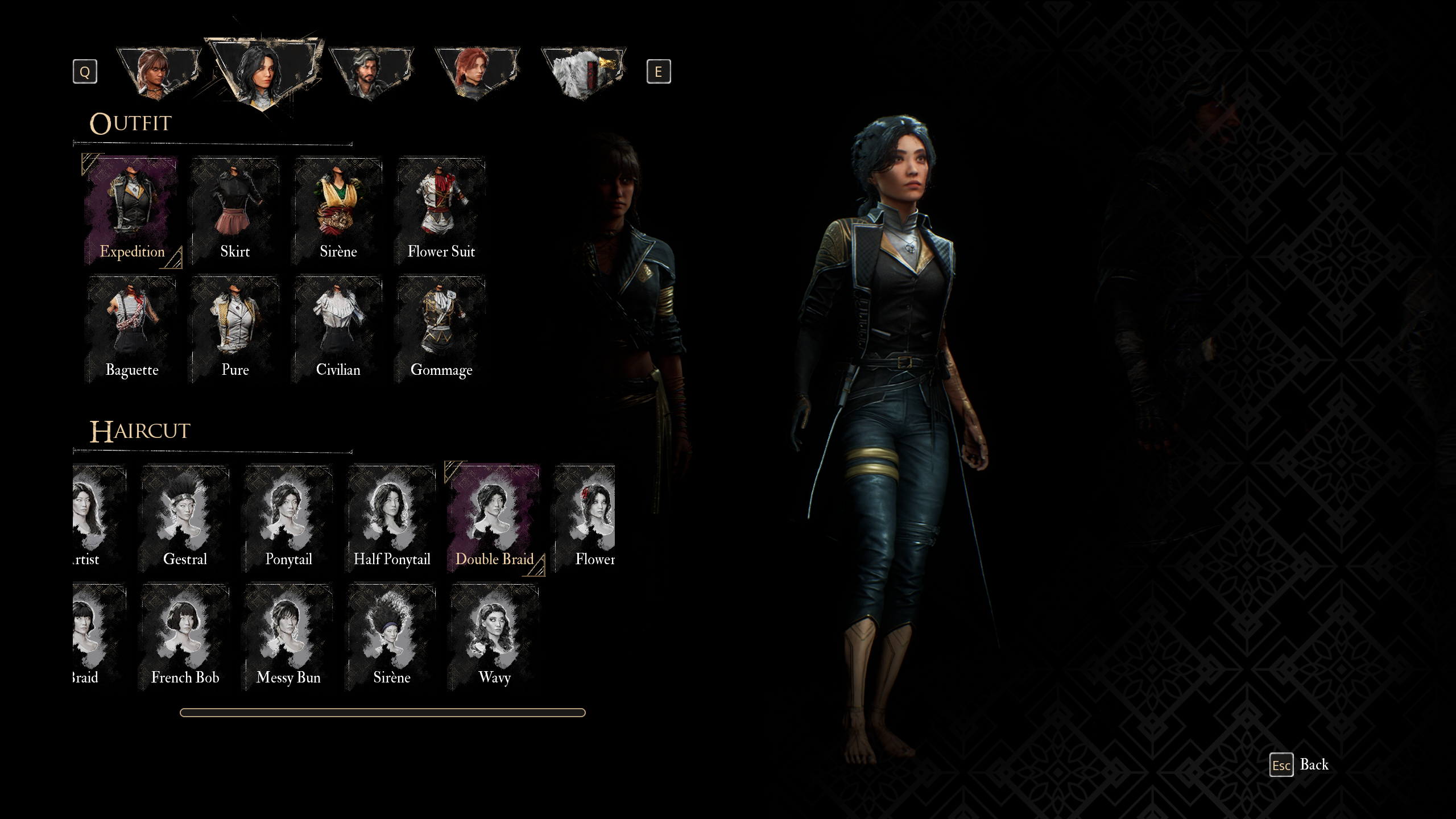Apply the Messy Bun haircut
This screenshot has height=819, width=1456.
(288, 636)
